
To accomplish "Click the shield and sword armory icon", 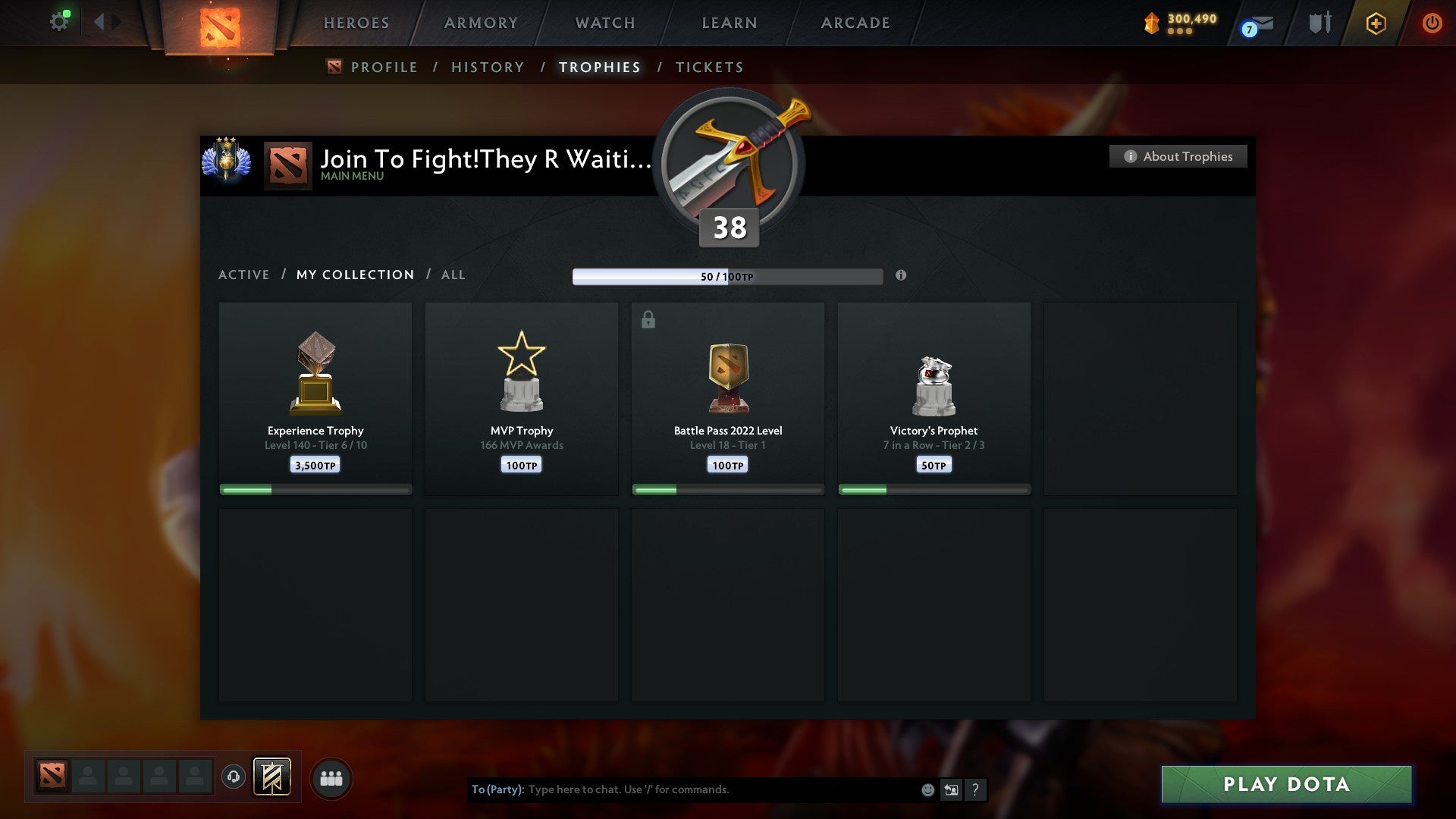I will click(1319, 23).
